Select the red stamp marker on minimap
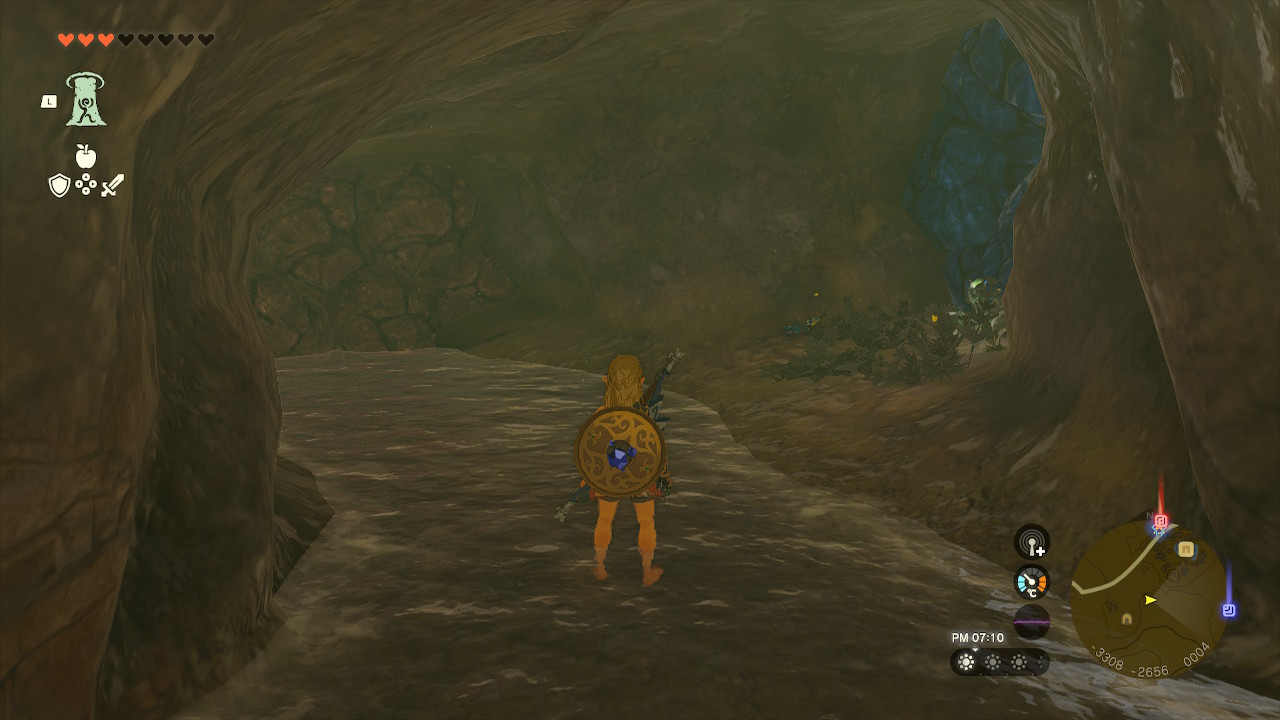1280x720 pixels. point(1161,521)
